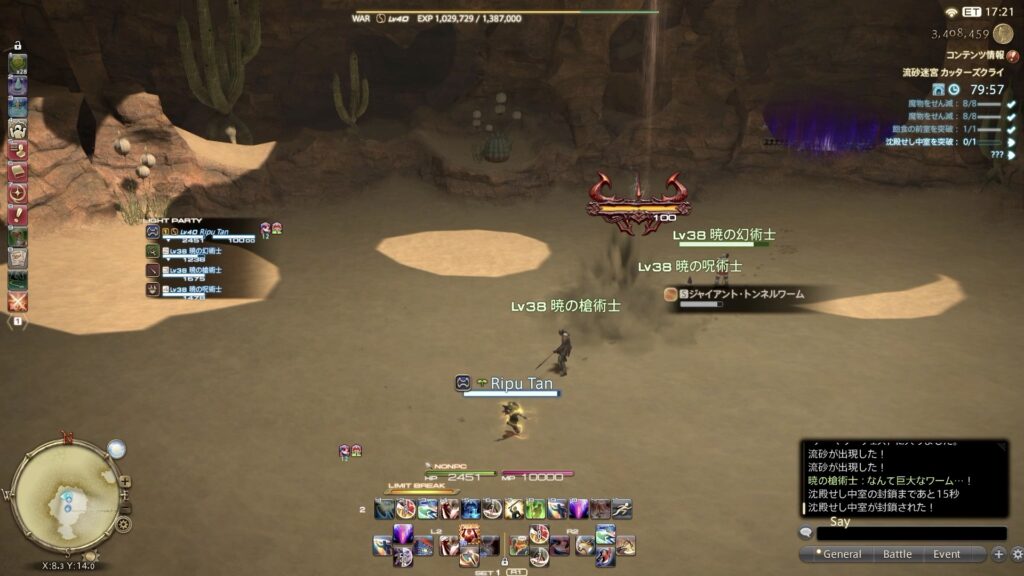Open the Battle chat tab

click(897, 554)
